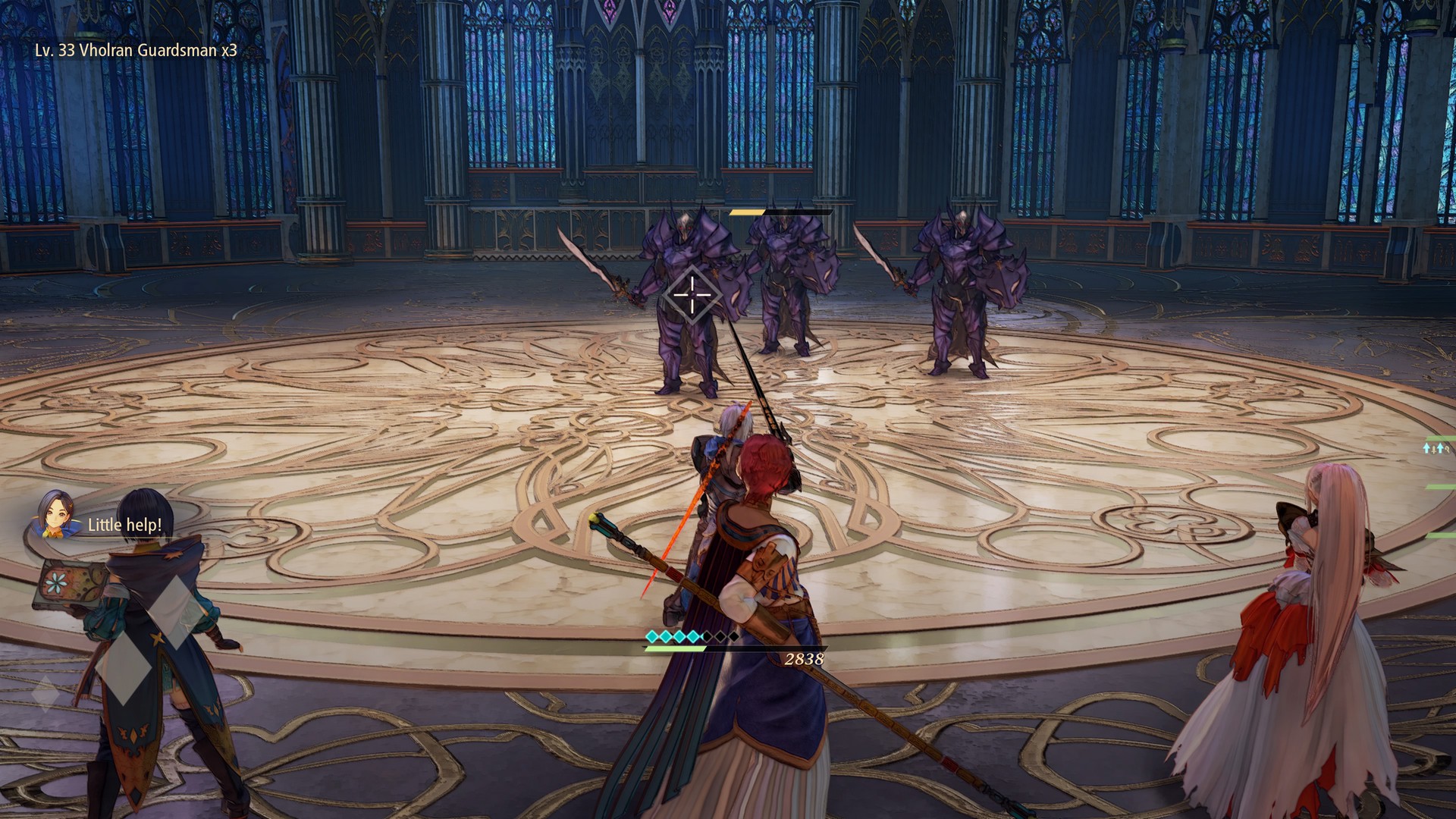Select the first cyan AG diamond
This screenshot has width=1456, height=819.
click(x=652, y=636)
